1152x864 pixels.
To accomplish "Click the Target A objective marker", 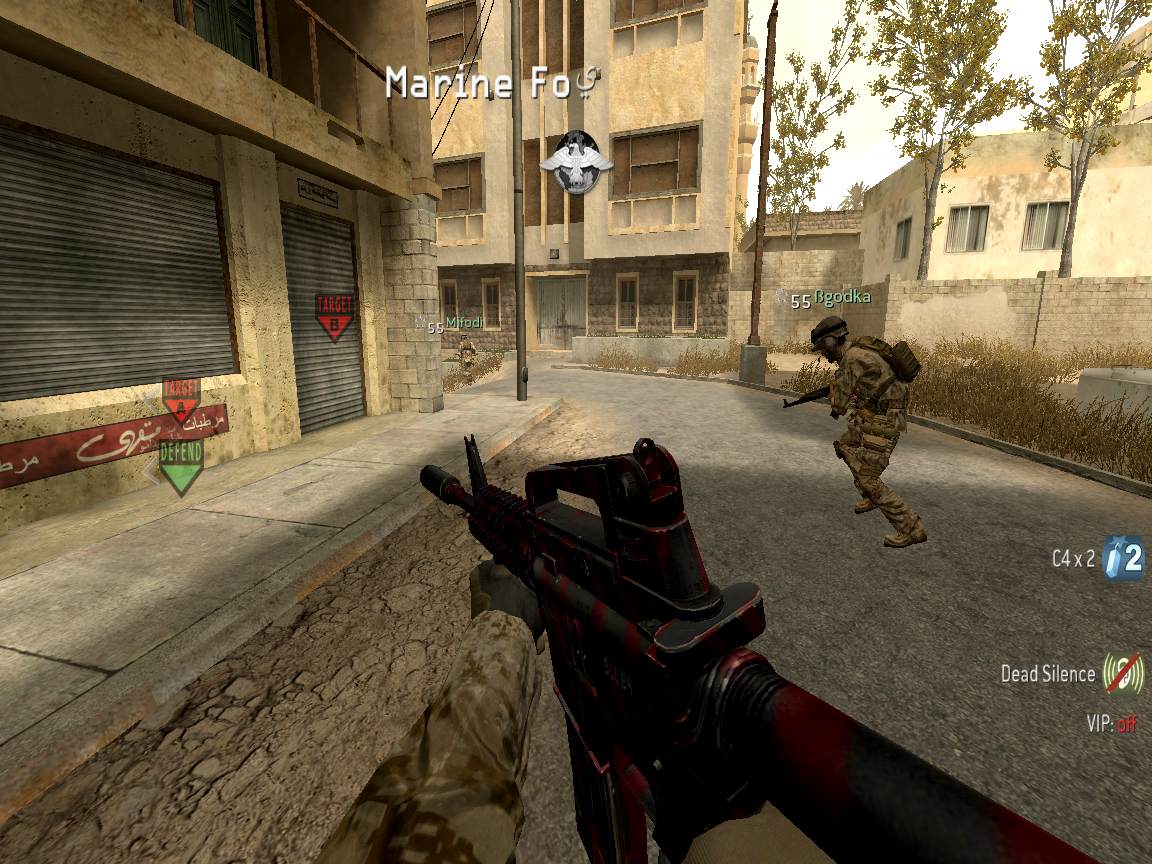I will (181, 400).
